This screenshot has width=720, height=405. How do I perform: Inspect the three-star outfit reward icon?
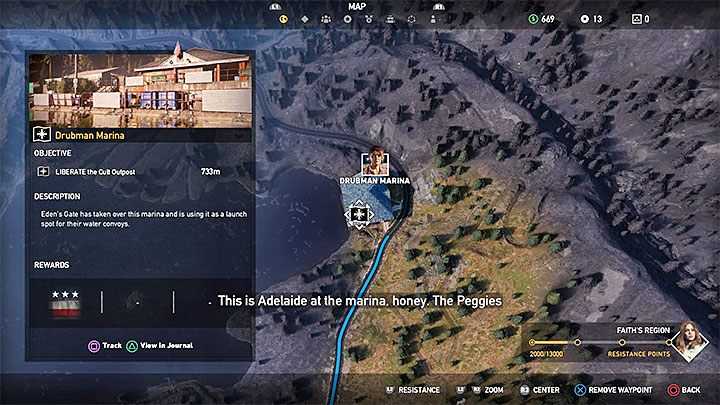pos(66,304)
